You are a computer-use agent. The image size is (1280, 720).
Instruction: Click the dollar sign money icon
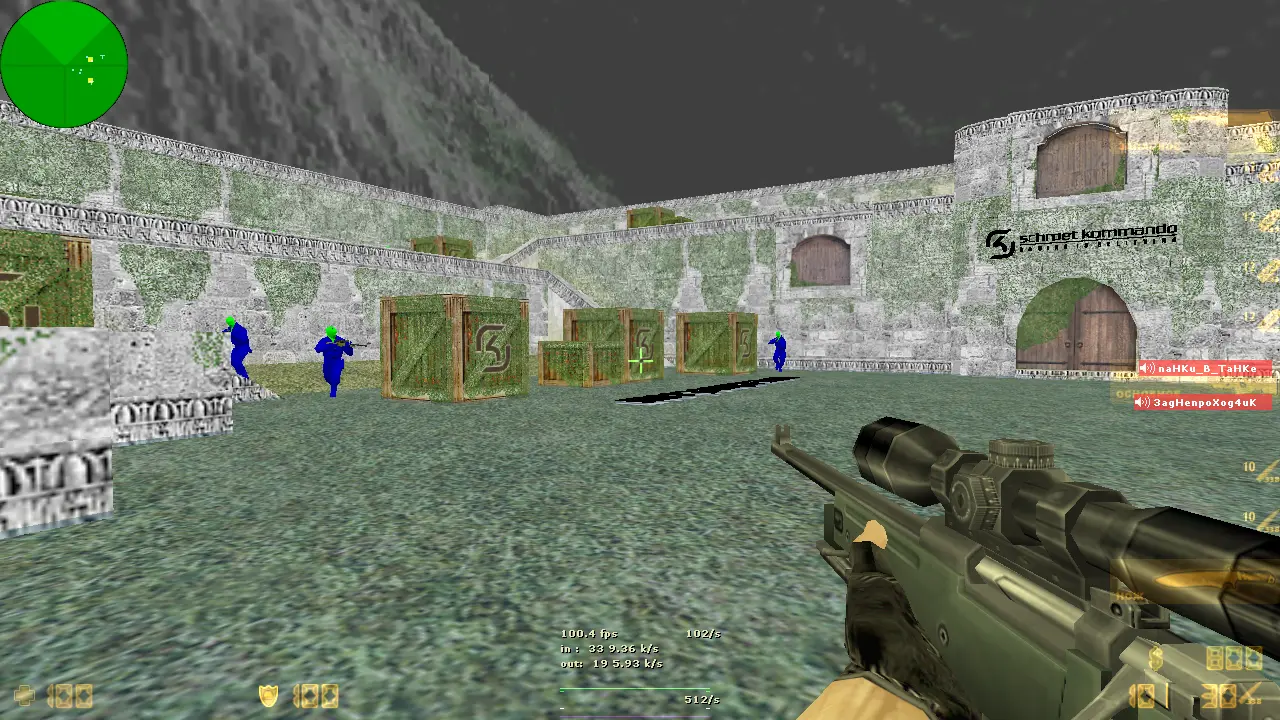tap(1156, 657)
